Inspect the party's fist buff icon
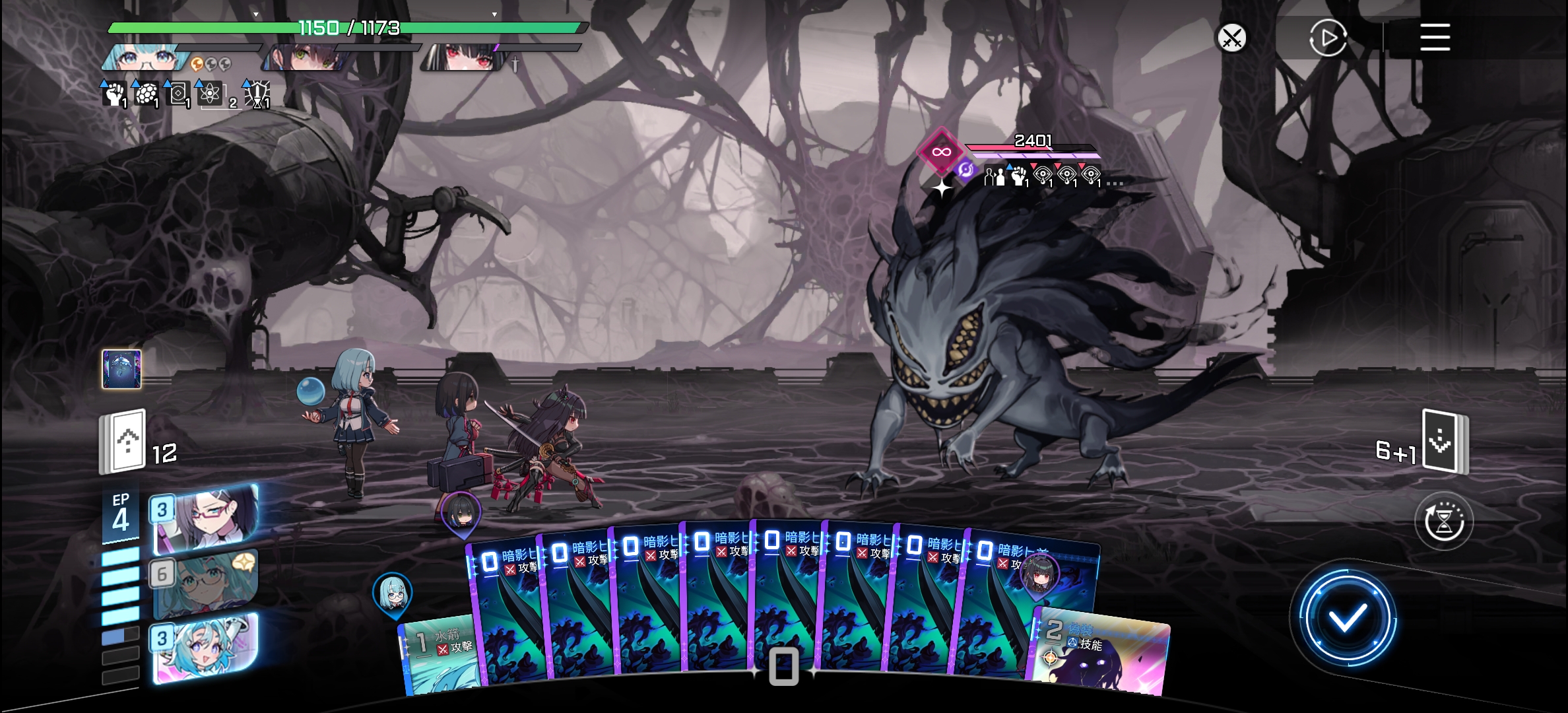 115,94
